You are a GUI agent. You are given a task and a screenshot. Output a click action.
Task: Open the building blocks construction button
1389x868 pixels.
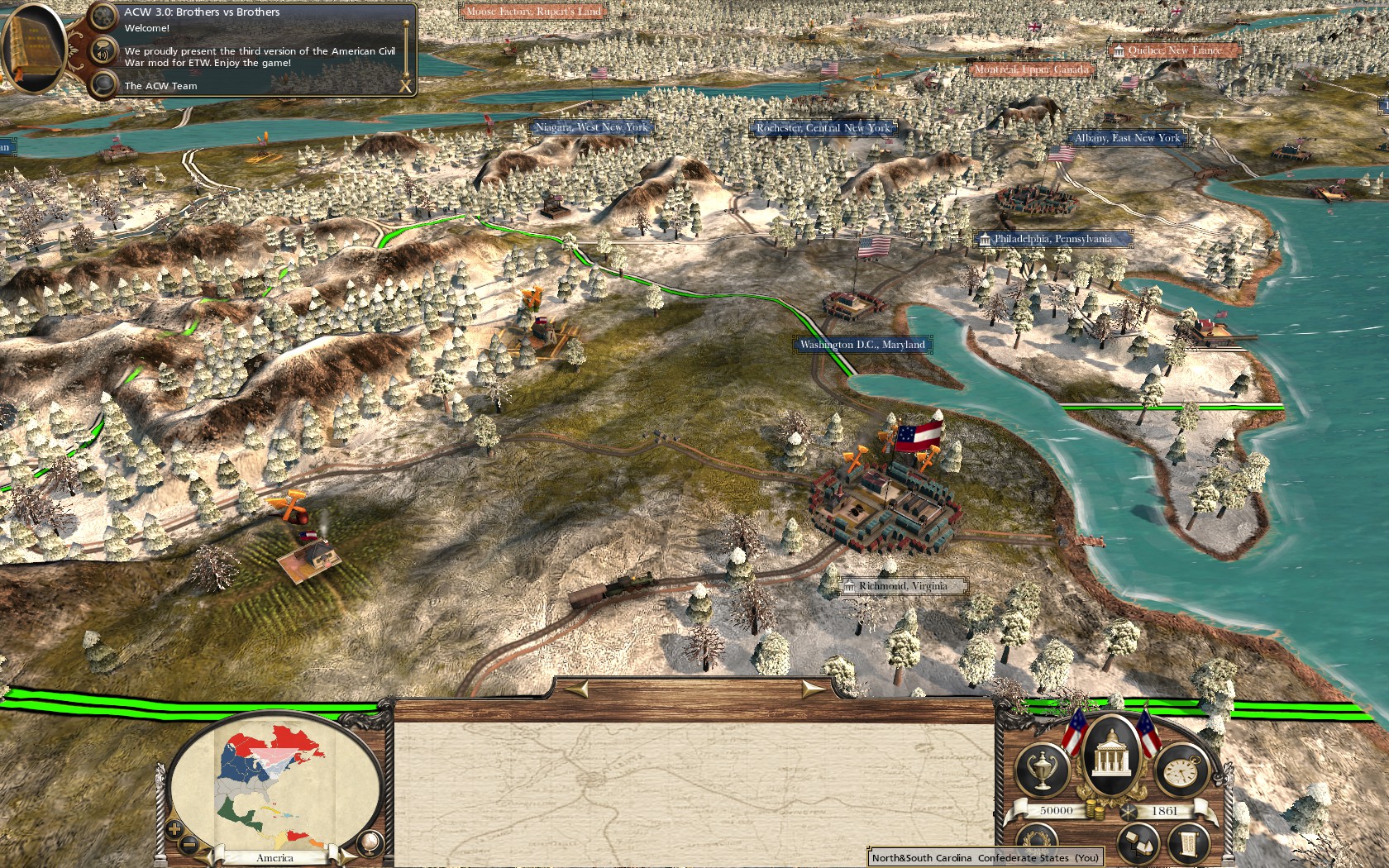[x=1138, y=843]
